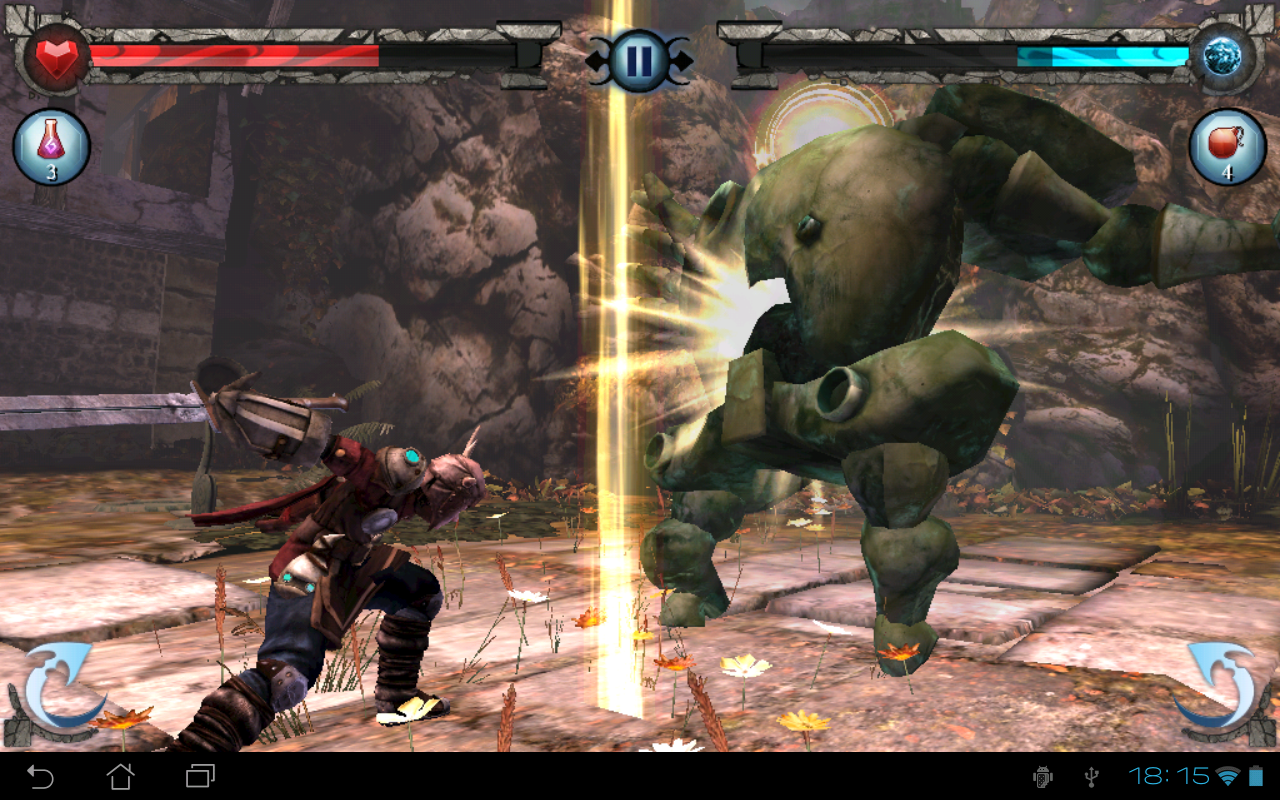The image size is (1280, 800).
Task: Throw the red bomb item
Action: (1227, 147)
